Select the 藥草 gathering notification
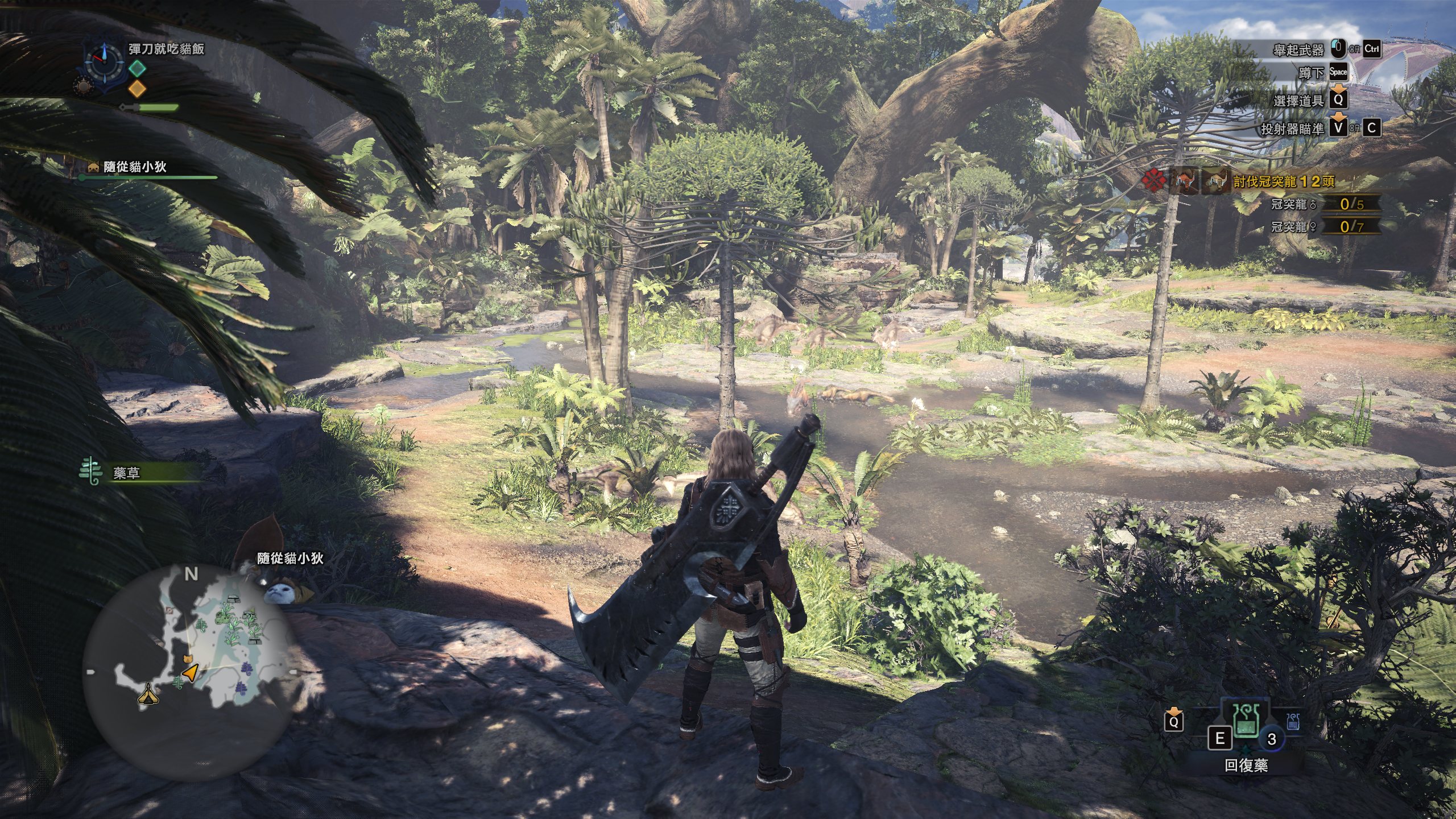Screen dimensions: 1456x819 pyautogui.click(x=126, y=473)
